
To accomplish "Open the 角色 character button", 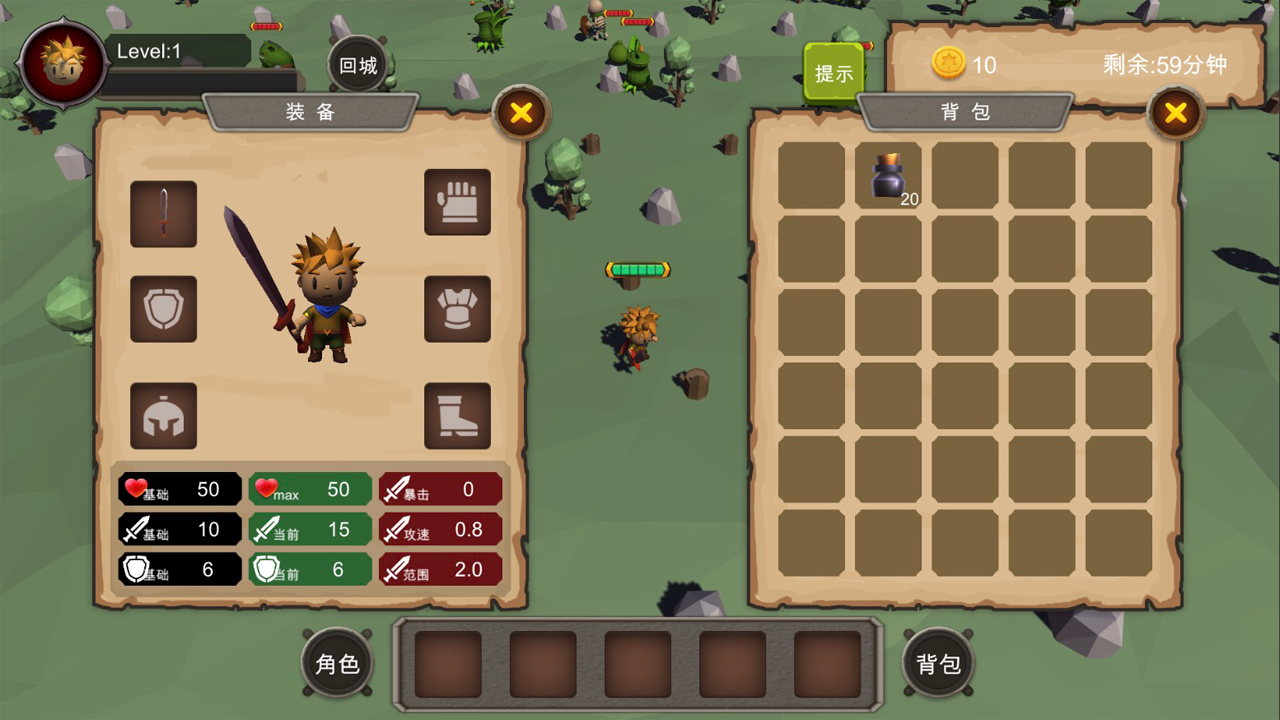I will [x=337, y=663].
